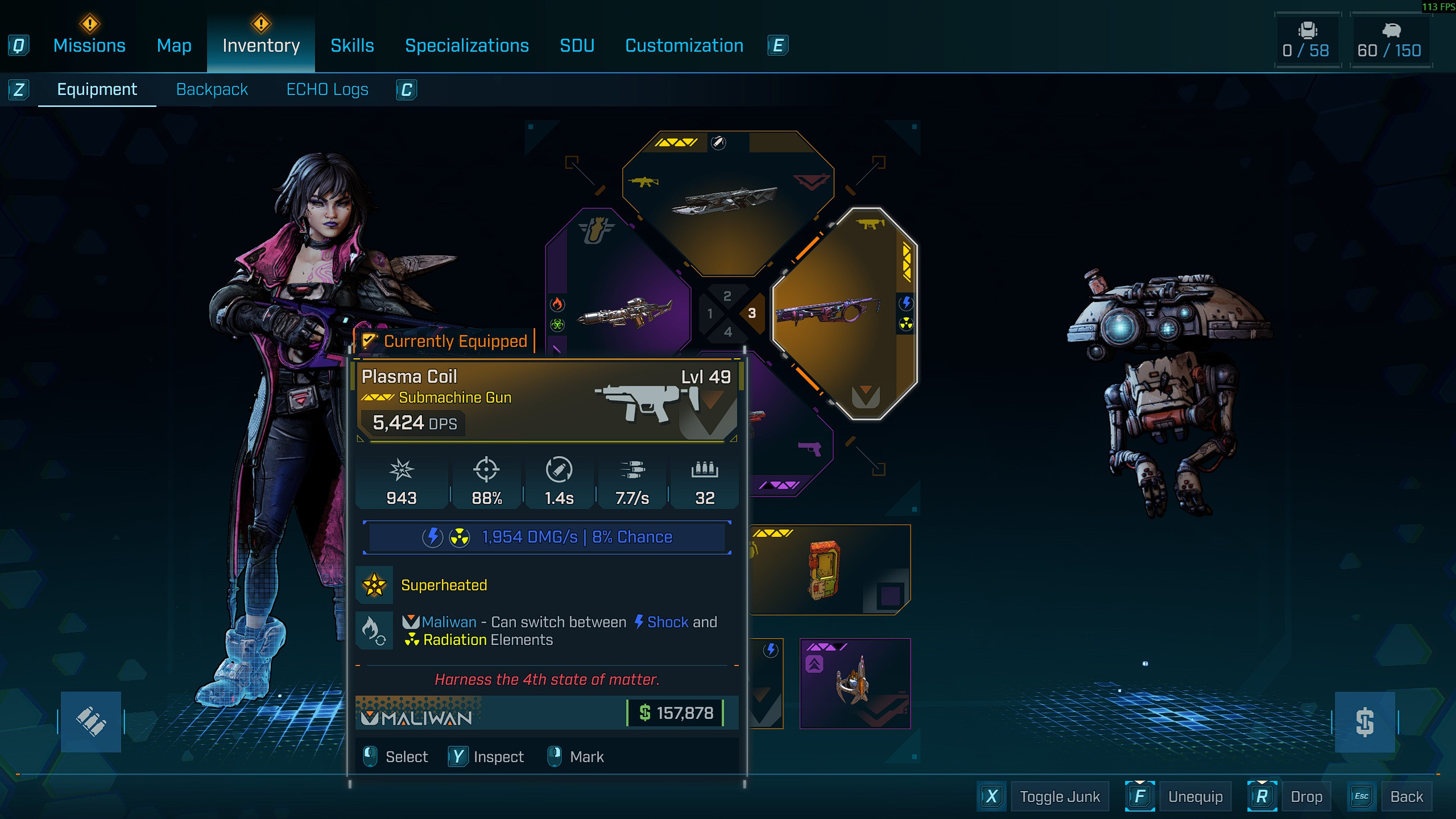
Task: Pick the purple class mod slot
Action: (855, 684)
